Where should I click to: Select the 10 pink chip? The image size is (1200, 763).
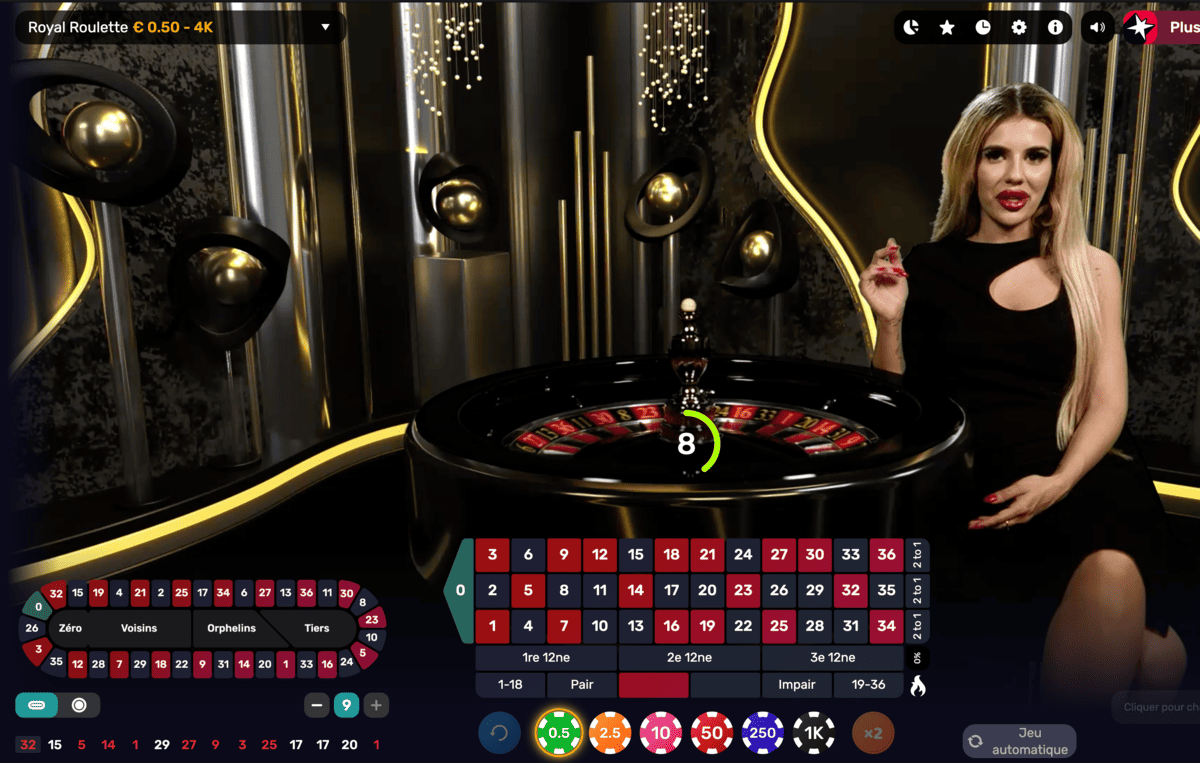[661, 733]
